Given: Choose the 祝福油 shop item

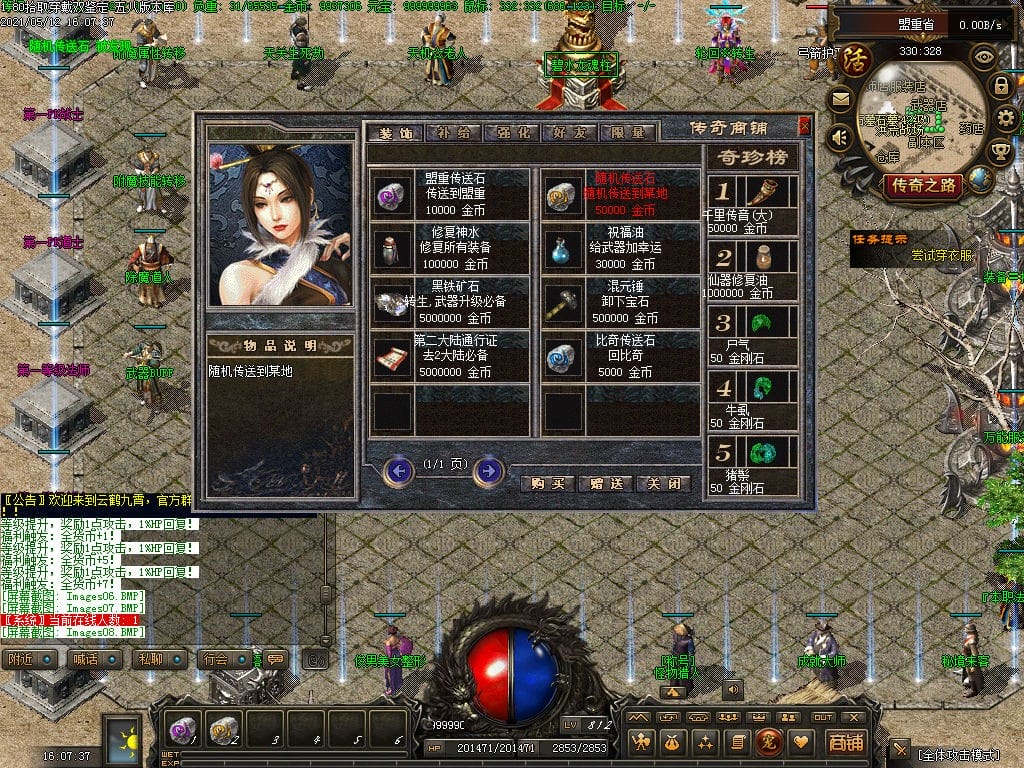Looking at the screenshot, I should coord(565,250).
